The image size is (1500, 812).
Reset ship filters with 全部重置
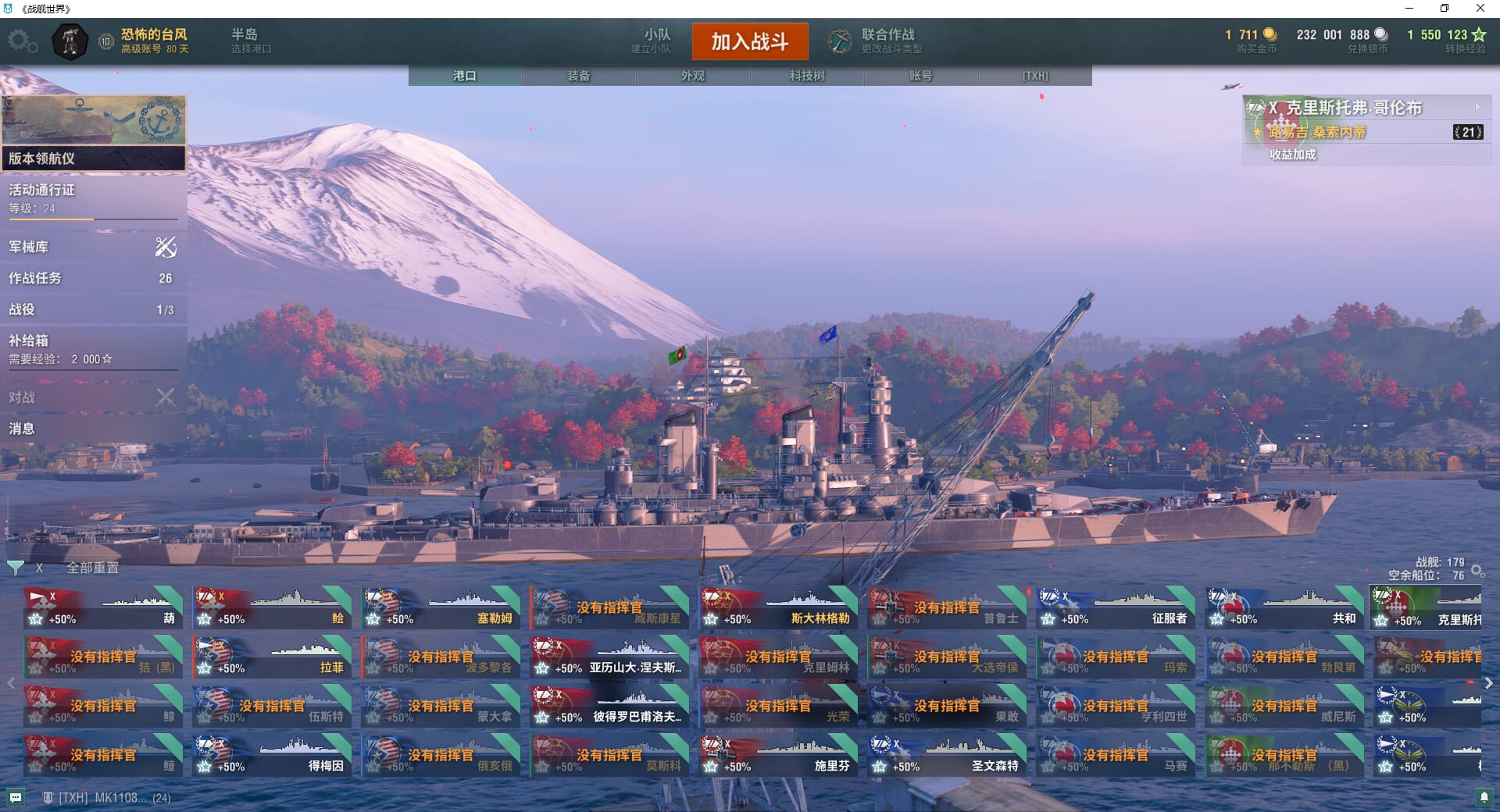point(92,568)
